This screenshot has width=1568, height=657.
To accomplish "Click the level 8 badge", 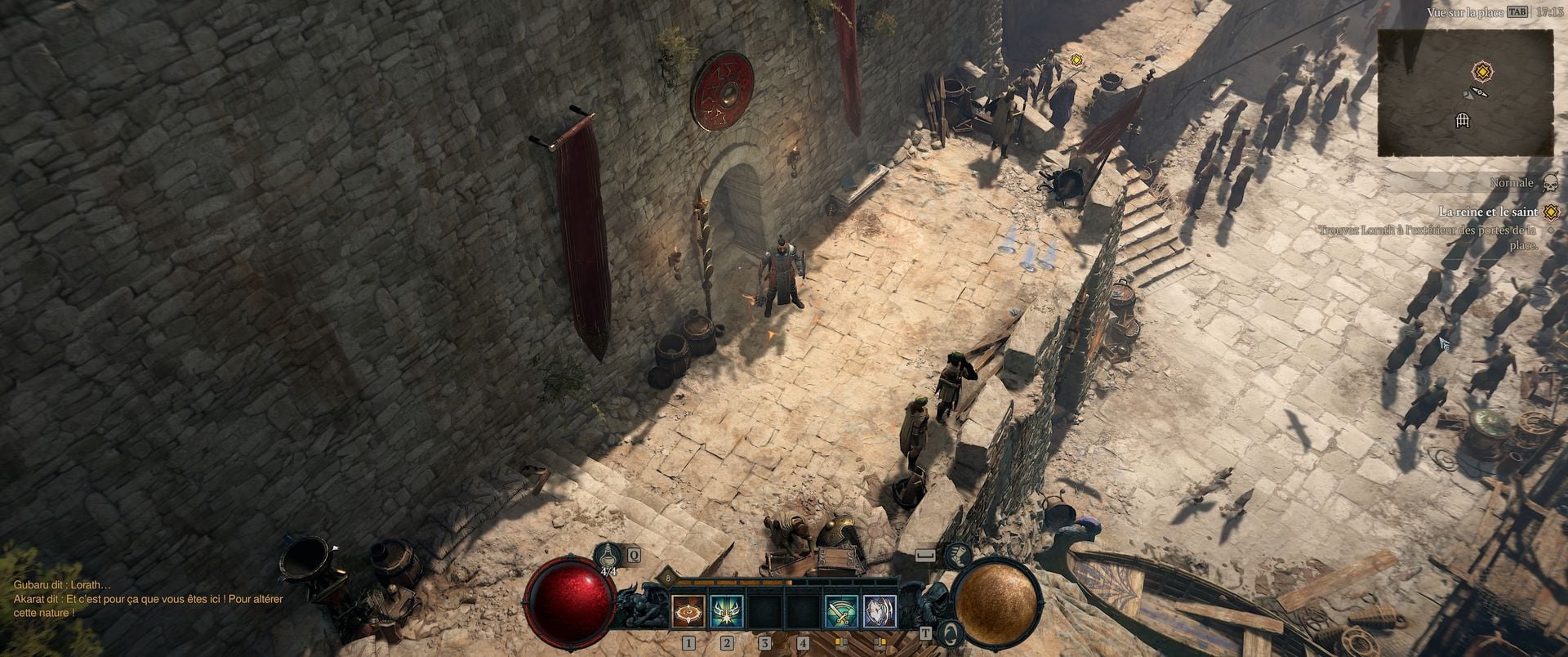I will pos(667,578).
